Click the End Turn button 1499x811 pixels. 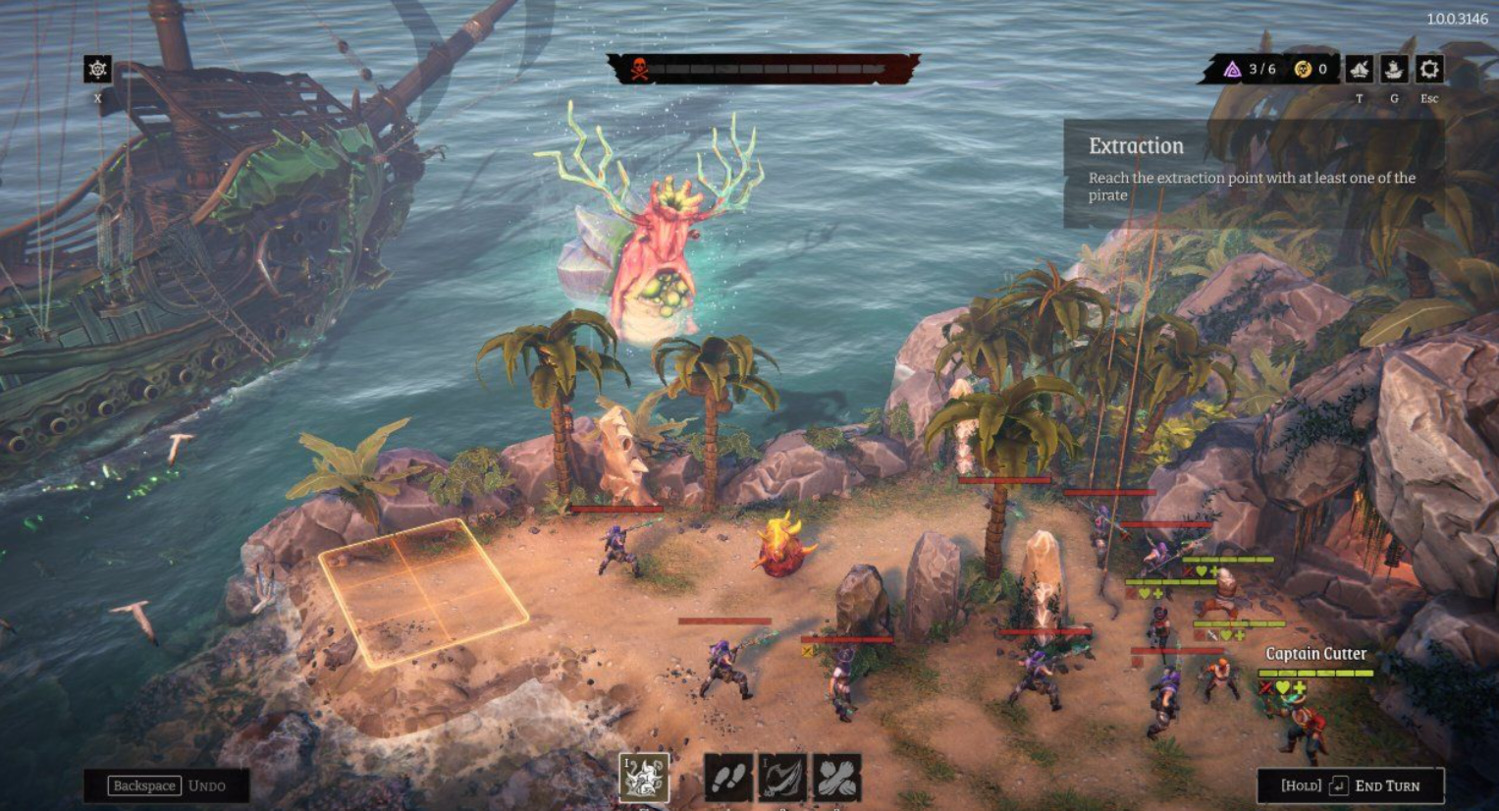pos(1351,785)
